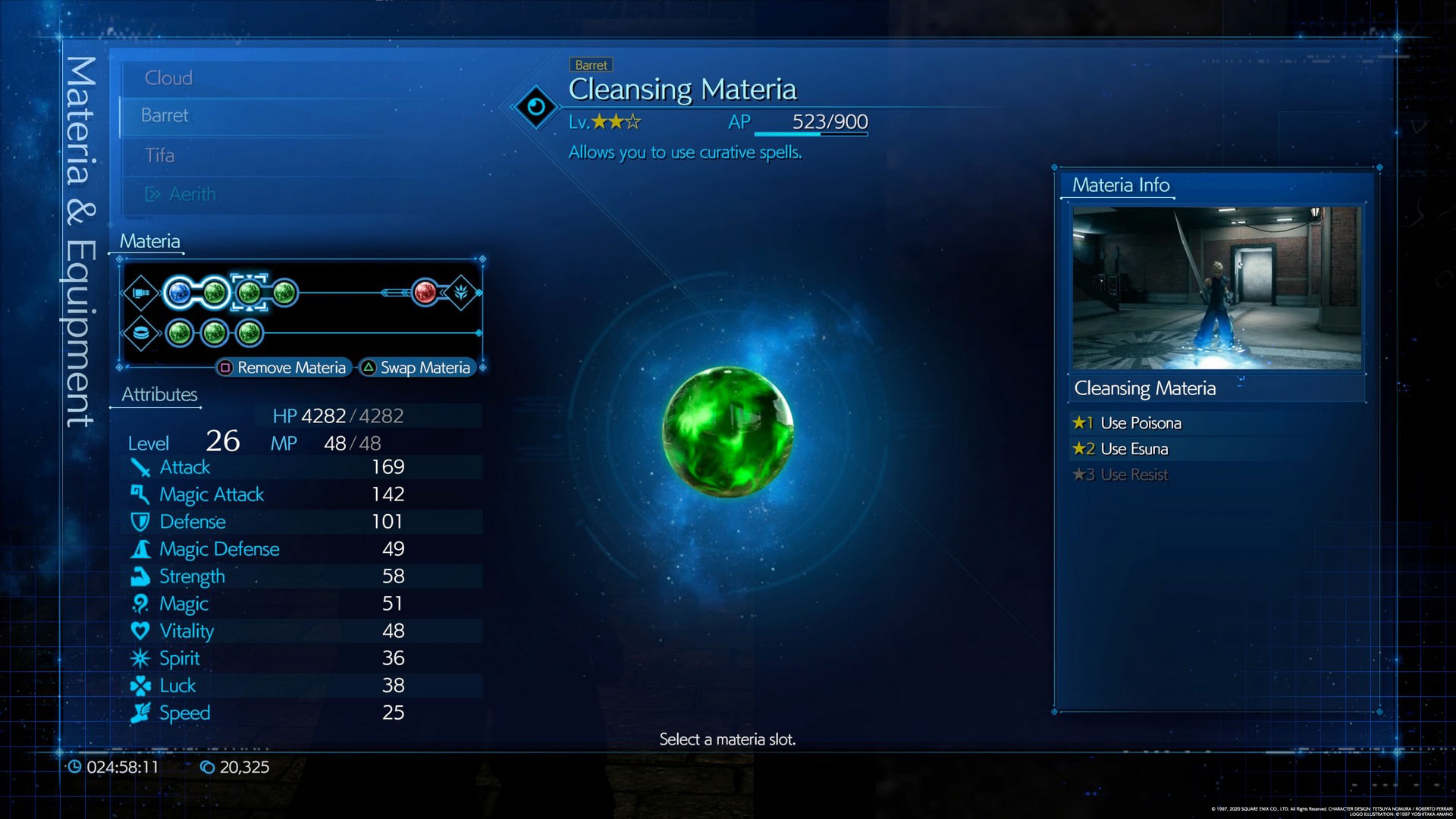1456x819 pixels.
Task: Select Aerith in the party list
Action: coord(192,195)
